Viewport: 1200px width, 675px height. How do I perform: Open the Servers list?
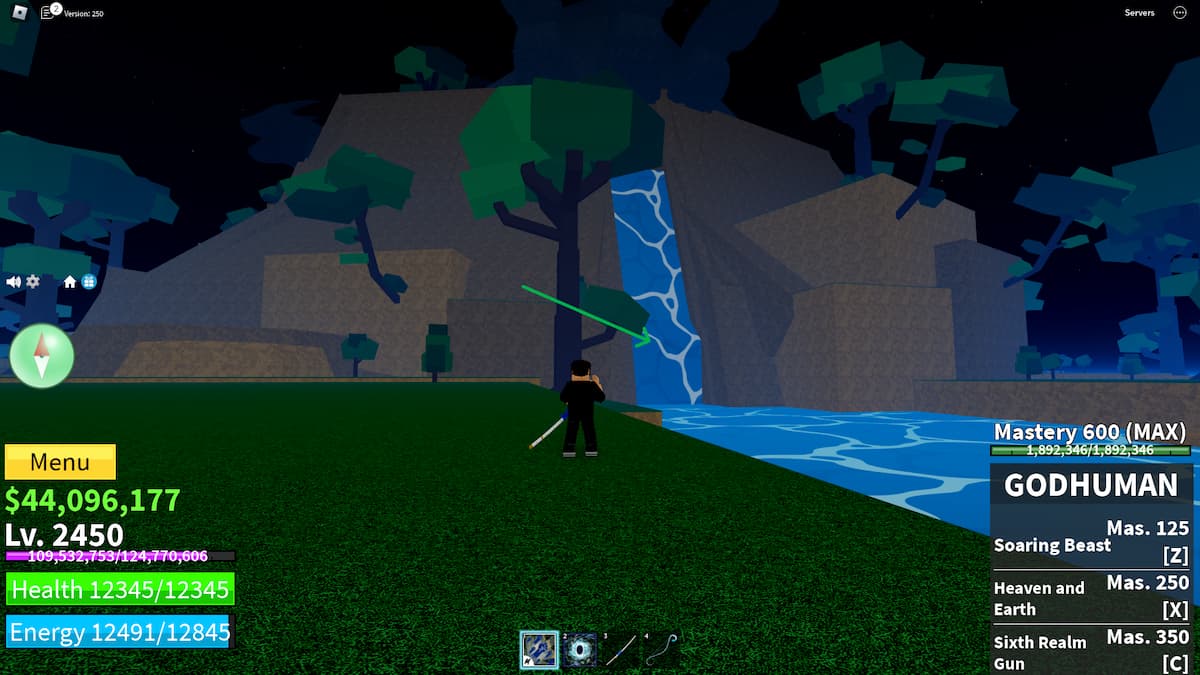coord(1139,13)
